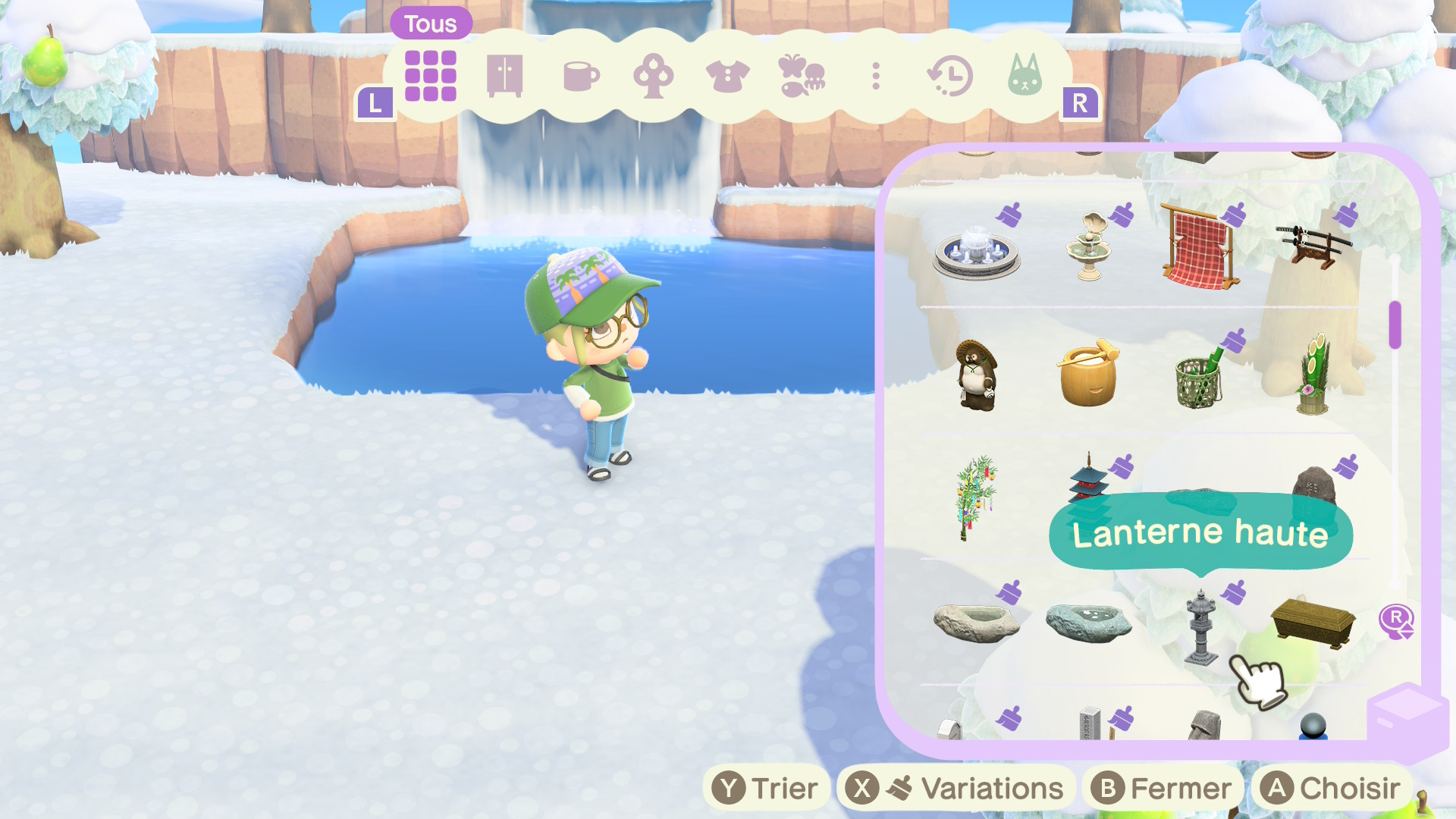Select the wooden mortar tub

pos(1088,375)
